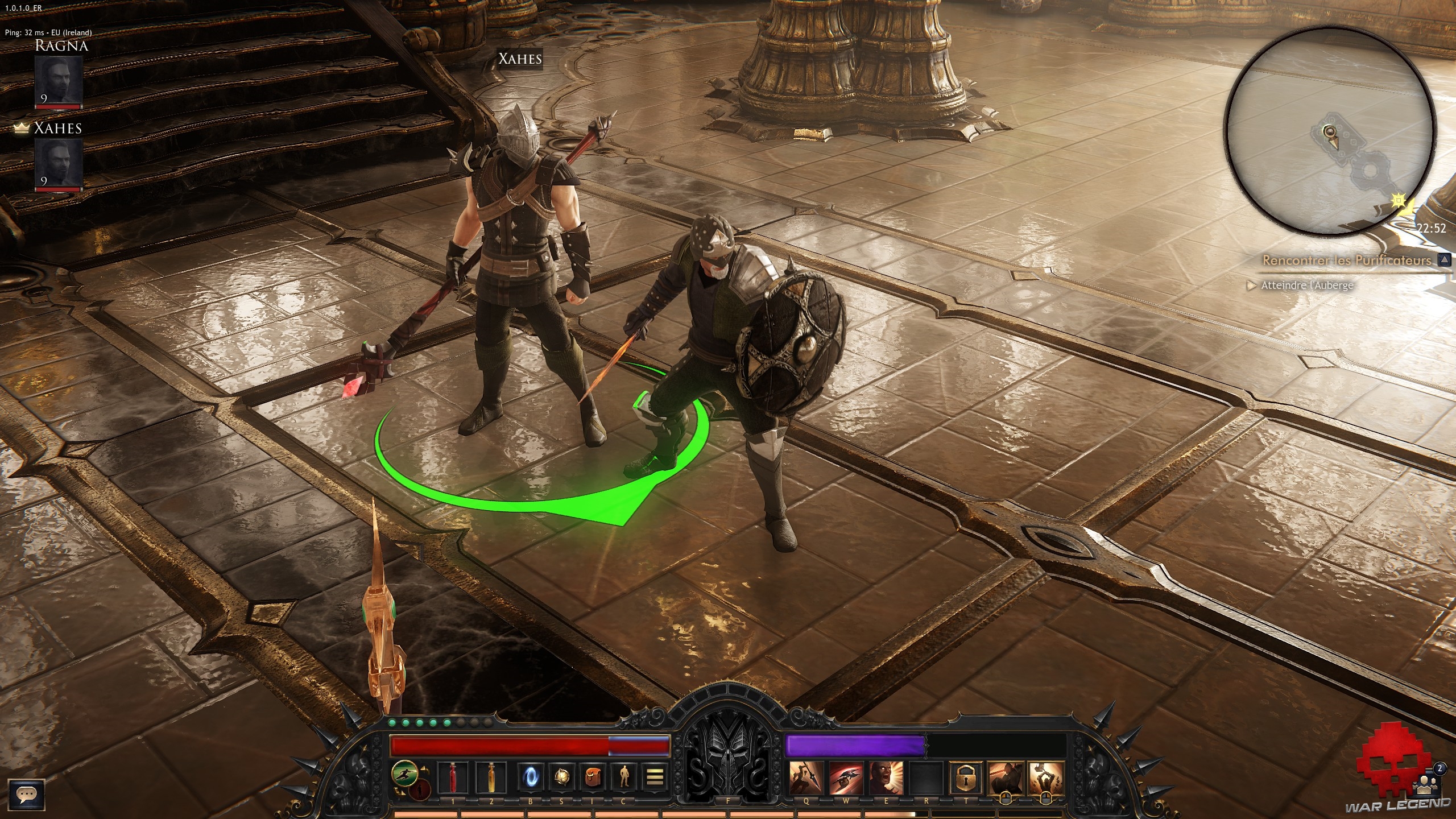Screen dimensions: 1456x819
Task: Open the inventory bag icon
Action: (593, 777)
